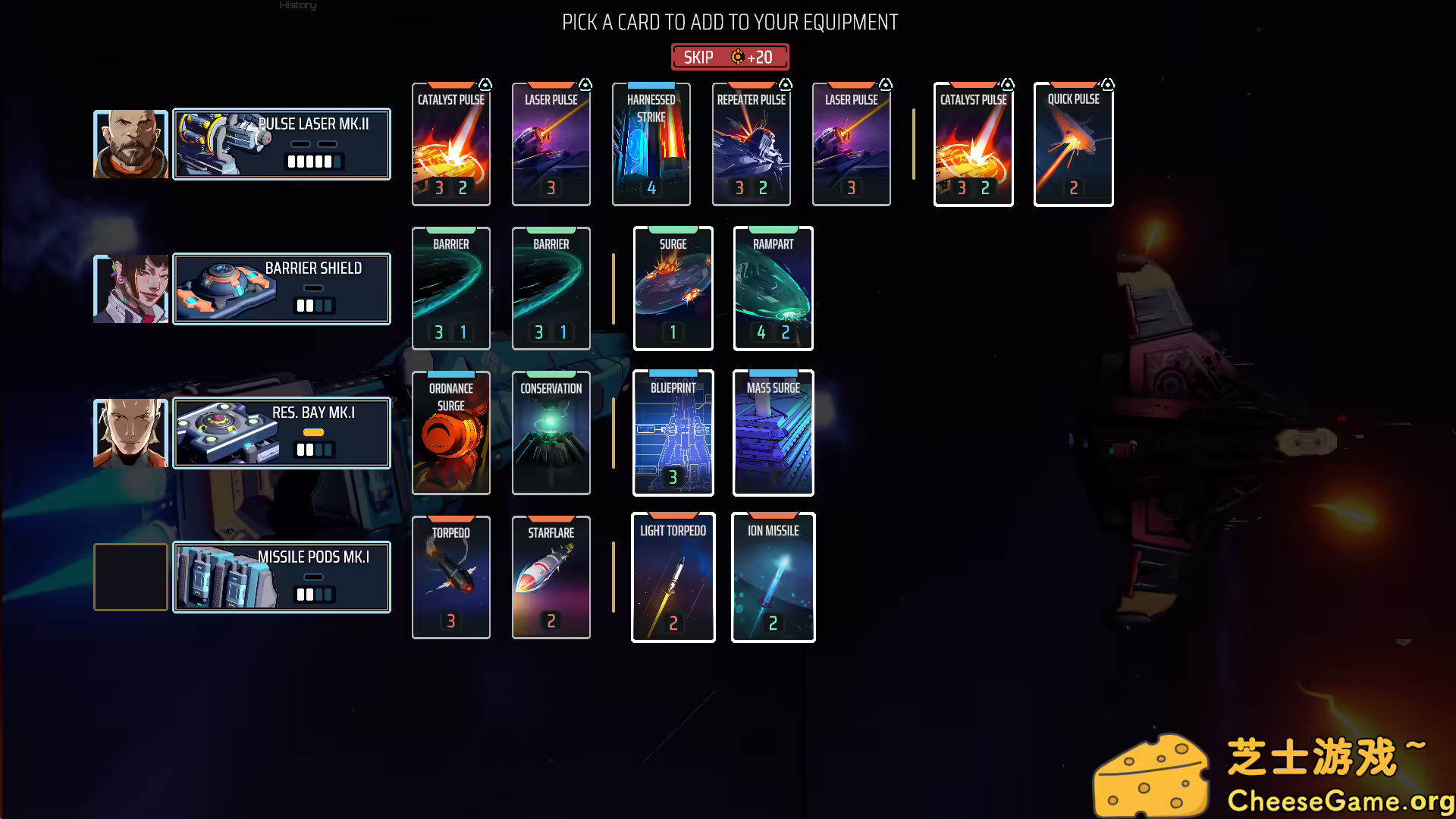This screenshot has width=1456, height=819.
Task: Select the Rampart shield card
Action: pyautogui.click(x=773, y=288)
